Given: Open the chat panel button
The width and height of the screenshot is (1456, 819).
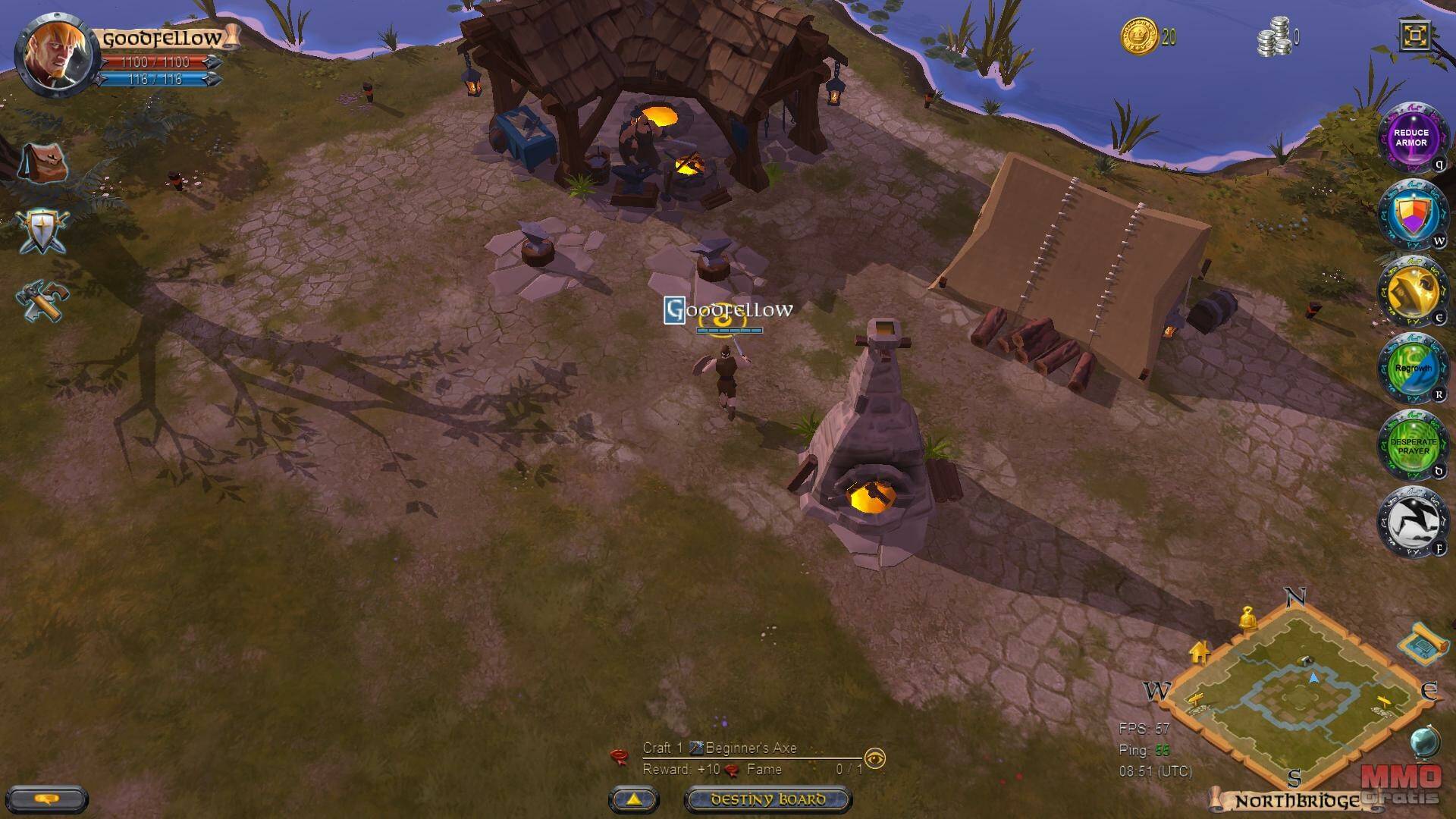Looking at the screenshot, I should click(x=47, y=799).
